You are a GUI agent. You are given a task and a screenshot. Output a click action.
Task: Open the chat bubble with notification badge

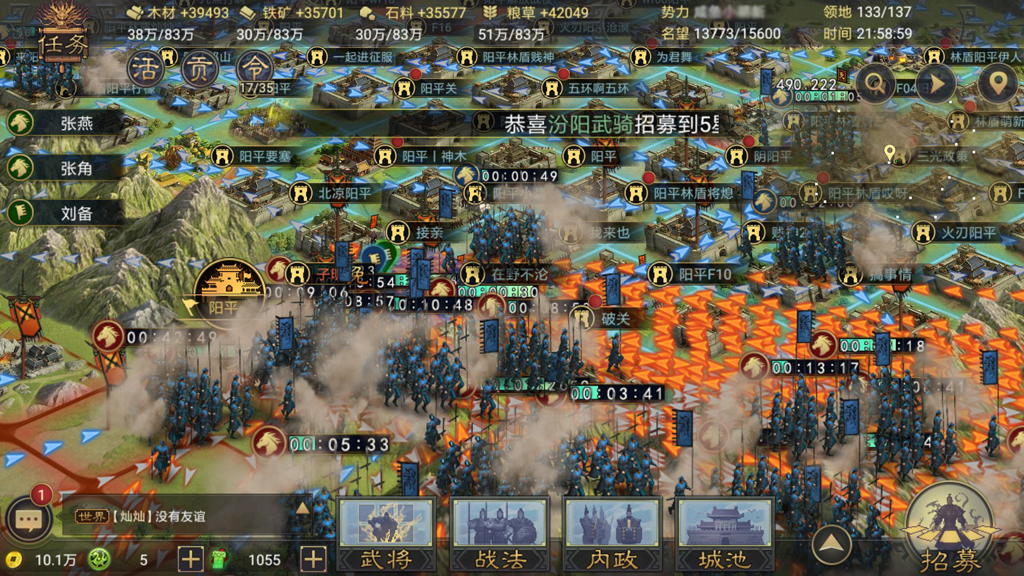click(28, 517)
